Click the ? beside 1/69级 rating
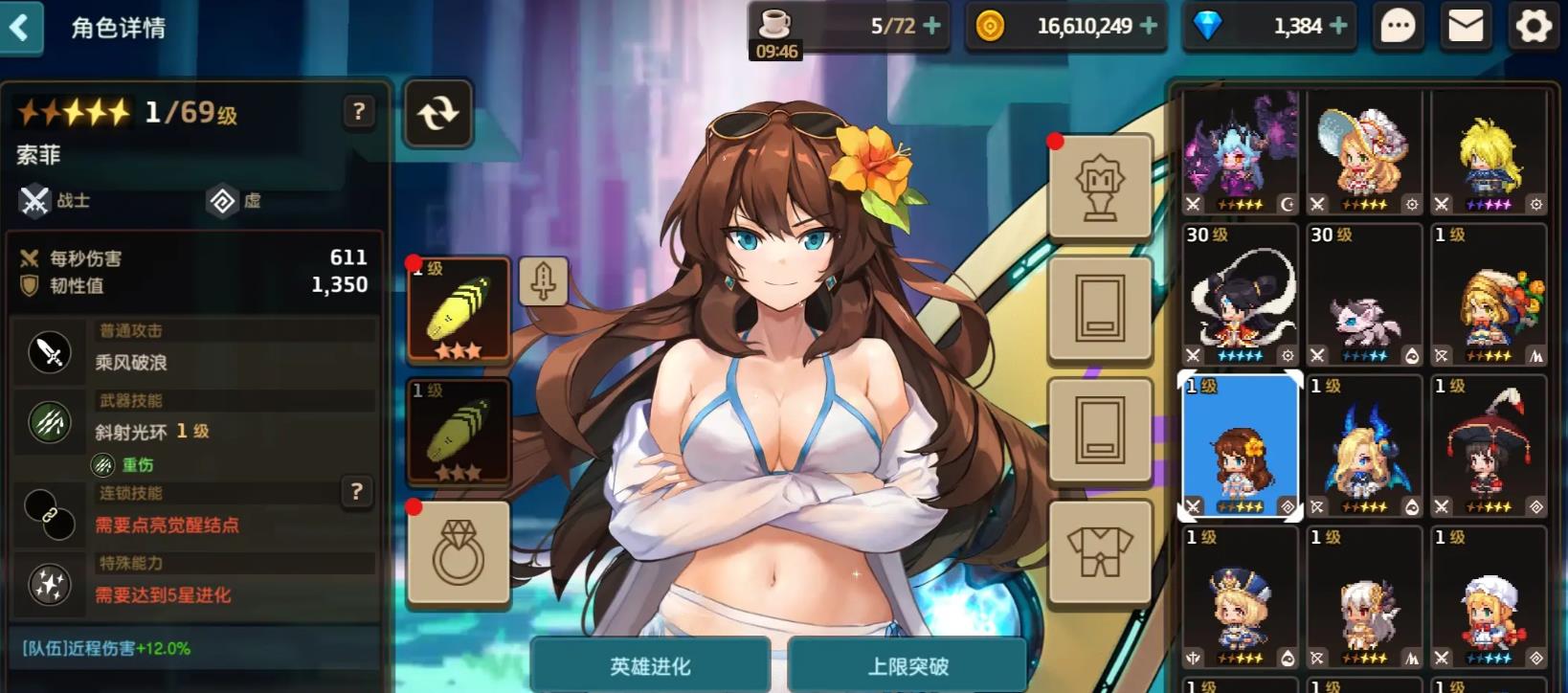The height and width of the screenshot is (693, 1568). tap(357, 112)
